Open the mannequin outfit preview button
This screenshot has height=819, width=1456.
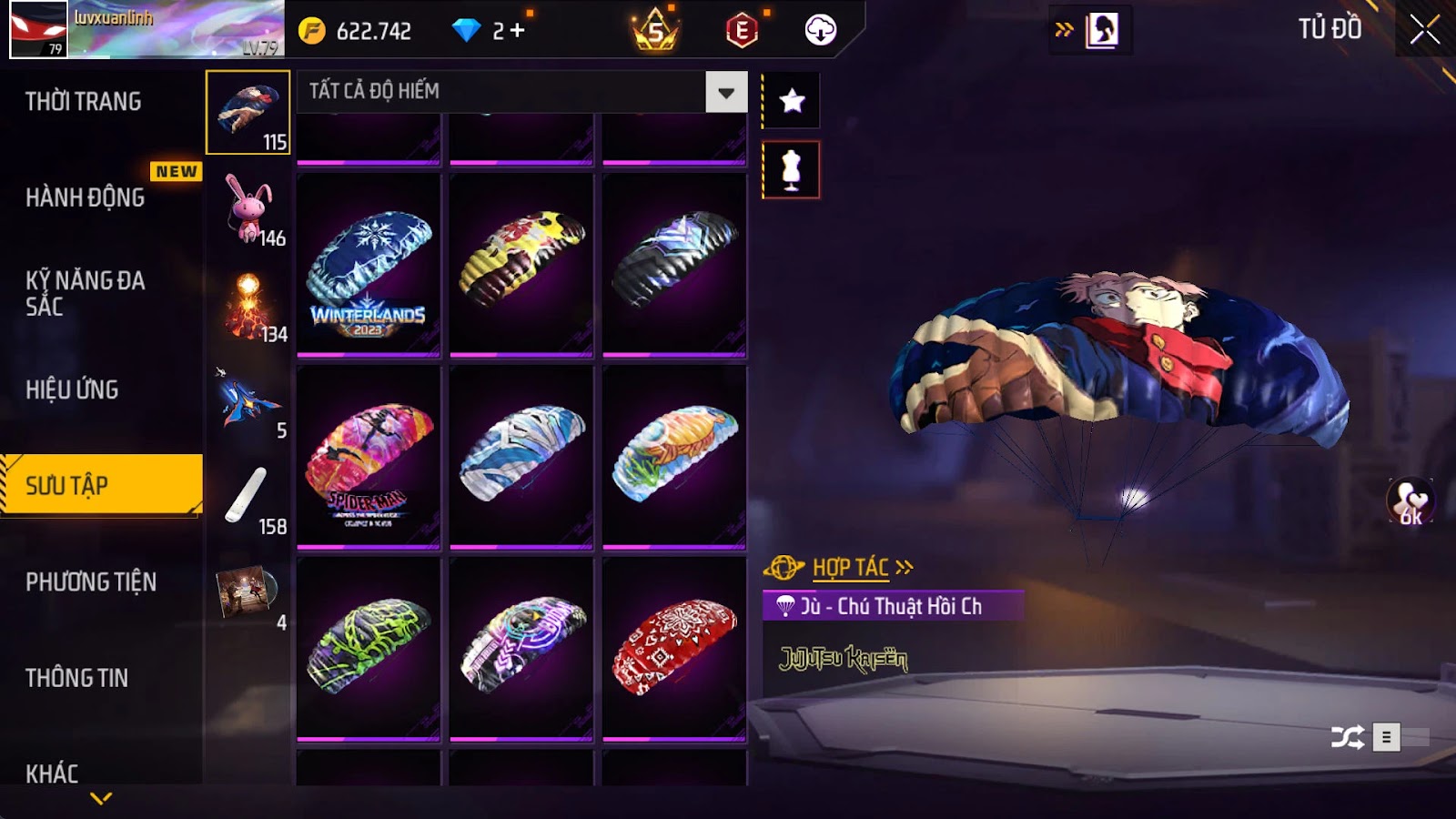[792, 170]
